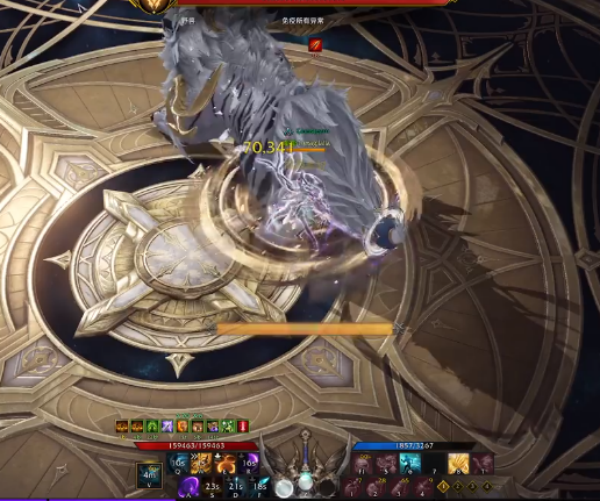This screenshot has height=501, width=600.
Task: Choose the highlighted gold diamond preset 1
Action: 443,487
